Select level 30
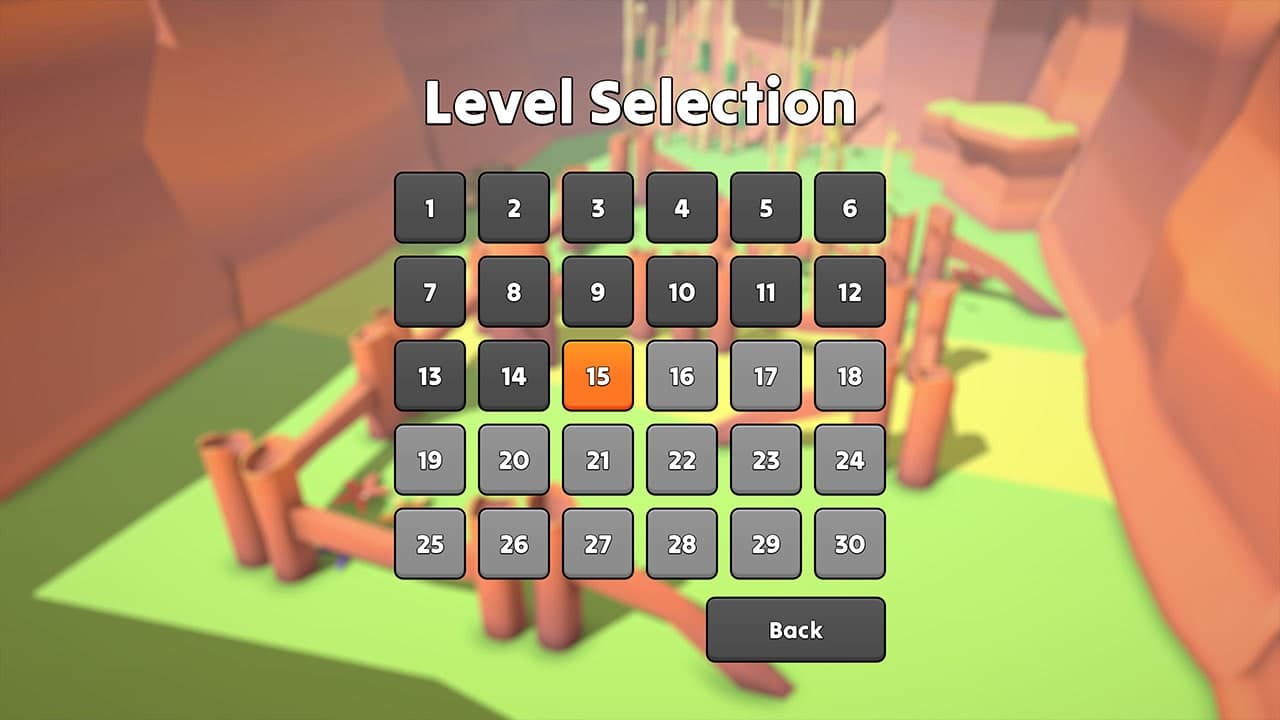The image size is (1280, 720). [849, 544]
